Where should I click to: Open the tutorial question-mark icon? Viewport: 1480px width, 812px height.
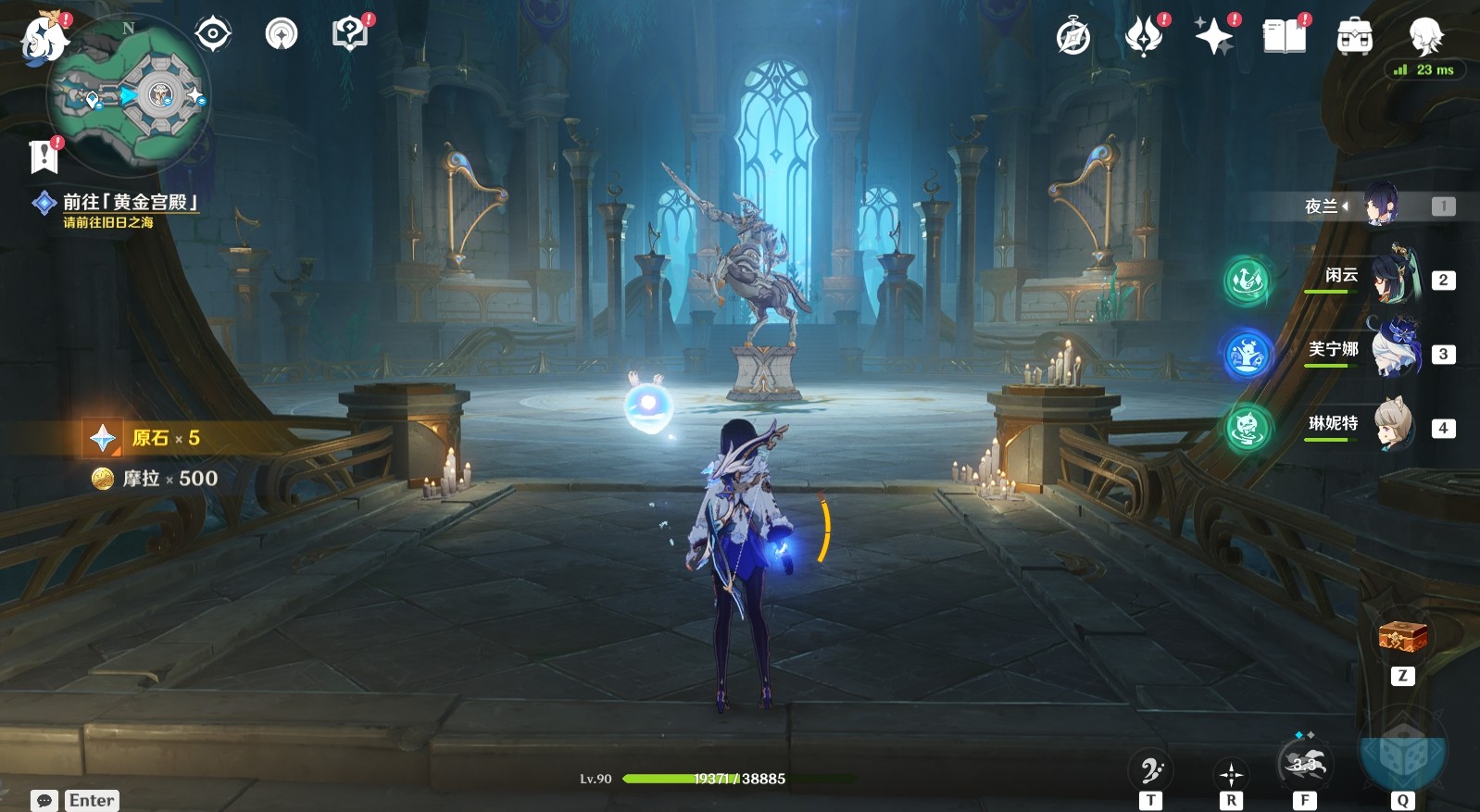point(350,34)
